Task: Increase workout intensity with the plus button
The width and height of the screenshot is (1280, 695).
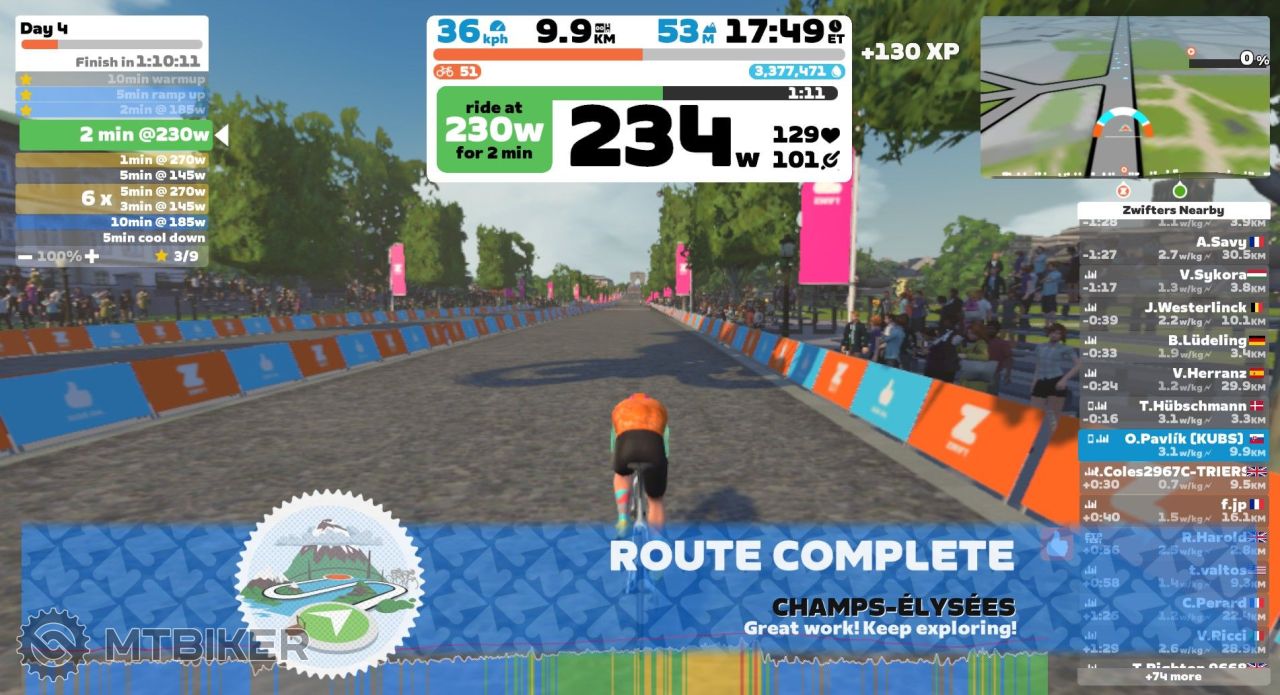Action: (x=92, y=256)
